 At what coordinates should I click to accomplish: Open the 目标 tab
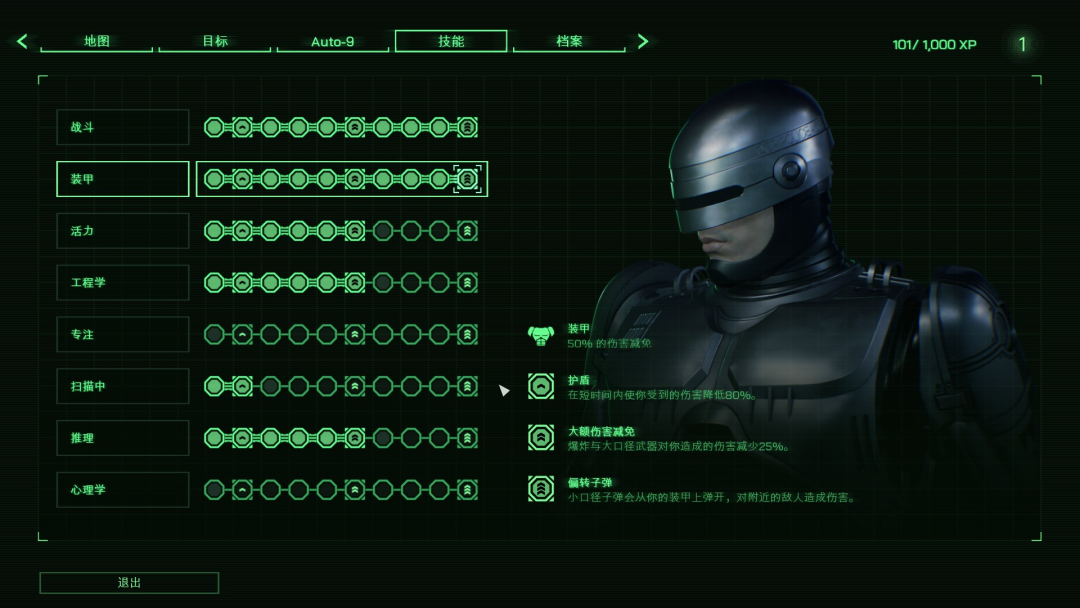click(x=215, y=42)
